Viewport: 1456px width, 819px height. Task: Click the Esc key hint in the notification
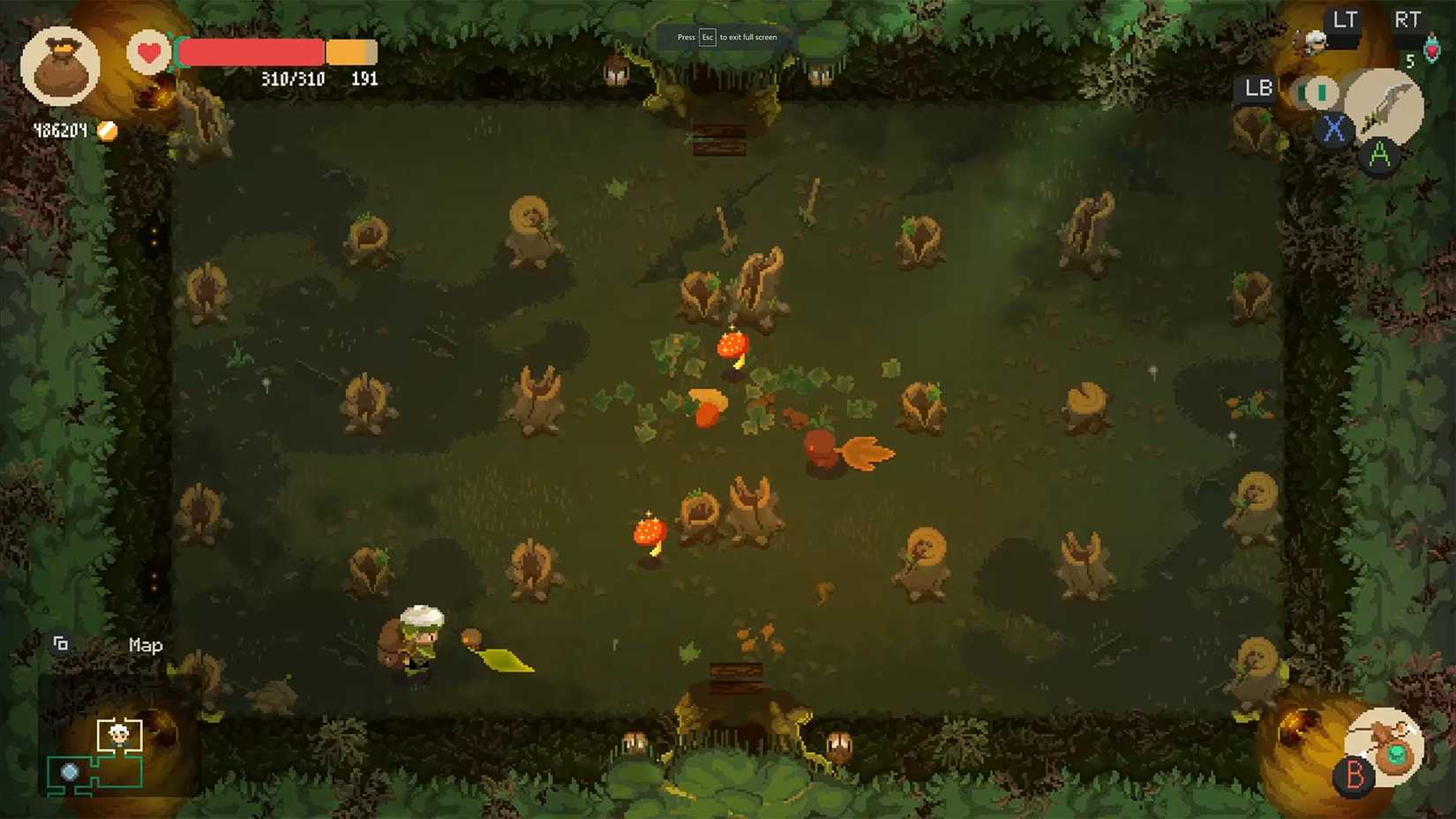coord(706,37)
